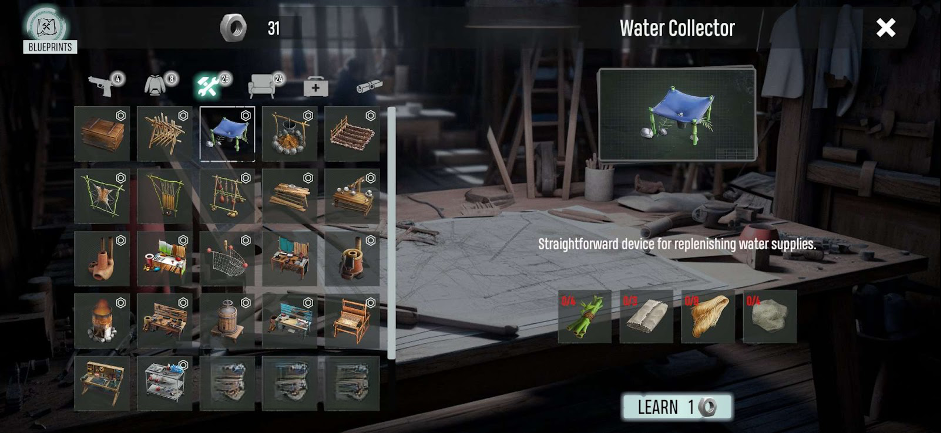
Task: Select the fishing net blueprint
Action: [227, 259]
